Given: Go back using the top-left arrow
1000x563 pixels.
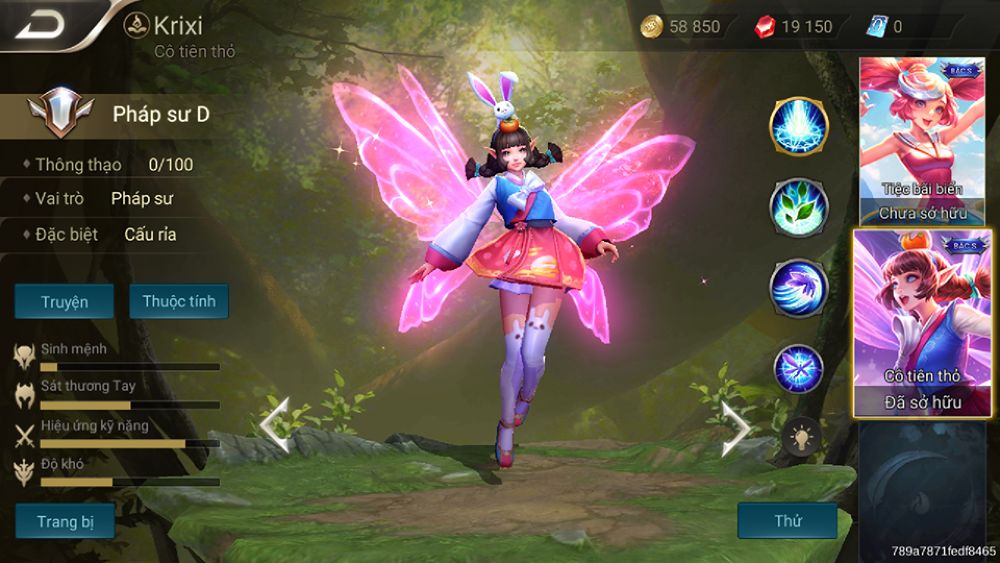Looking at the screenshot, I should [x=40, y=23].
